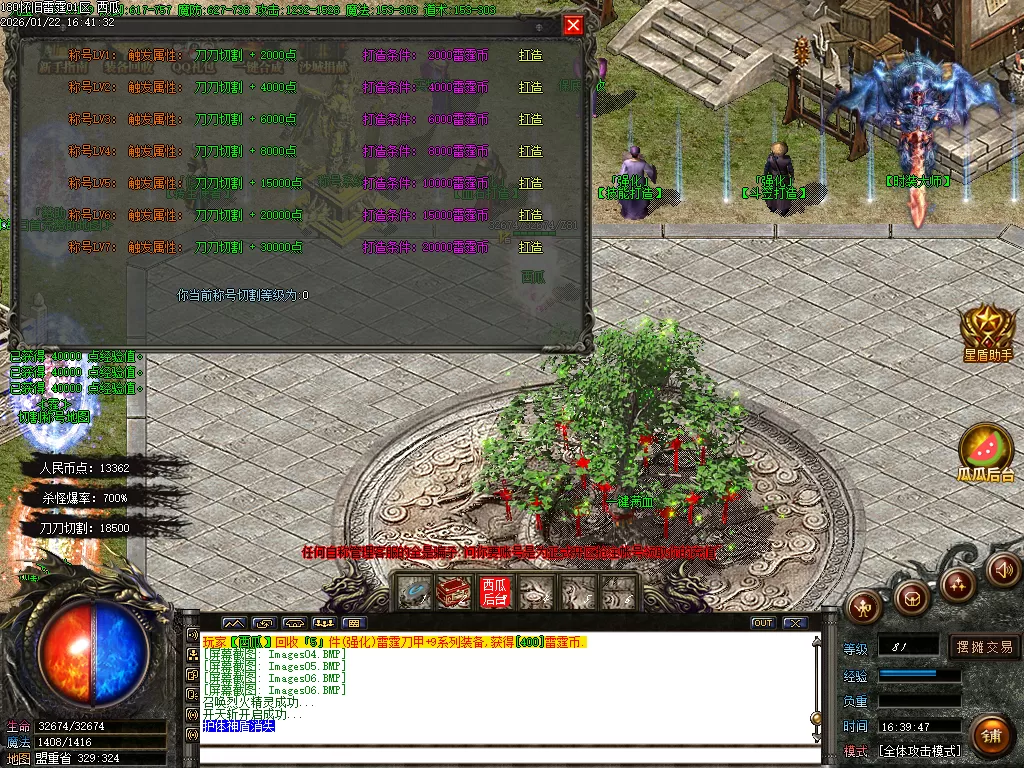
Task: Forge the LV2 title for 4000 coins
Action: coord(531,88)
